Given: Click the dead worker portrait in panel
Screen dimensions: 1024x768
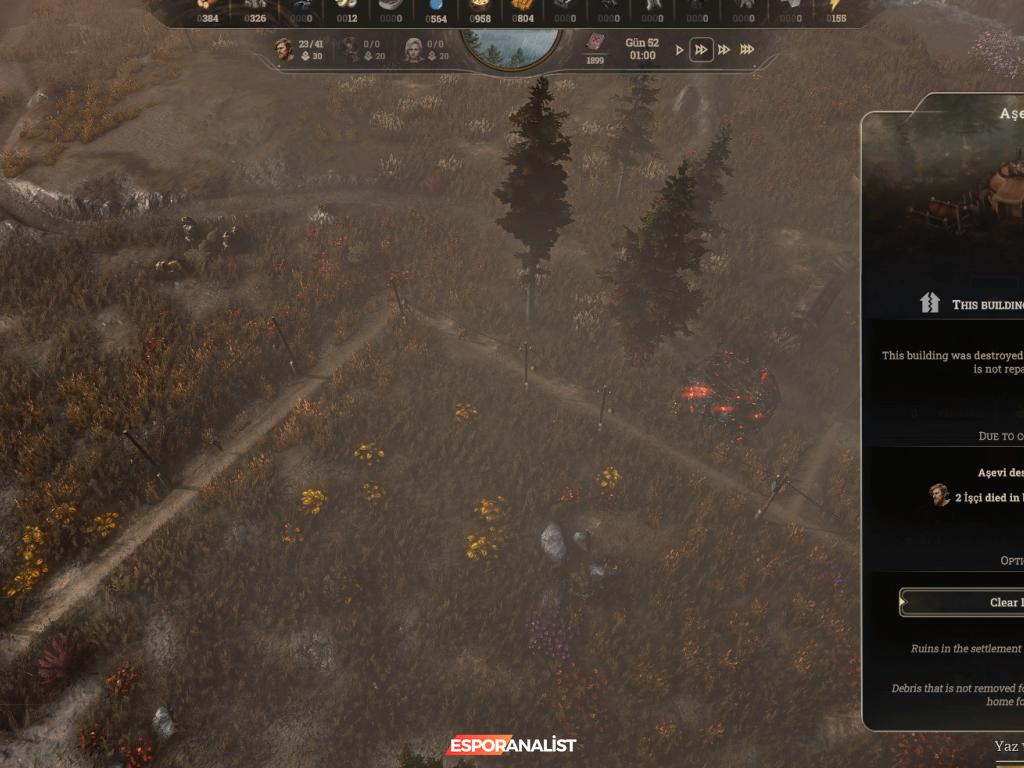Looking at the screenshot, I should tap(939, 495).
